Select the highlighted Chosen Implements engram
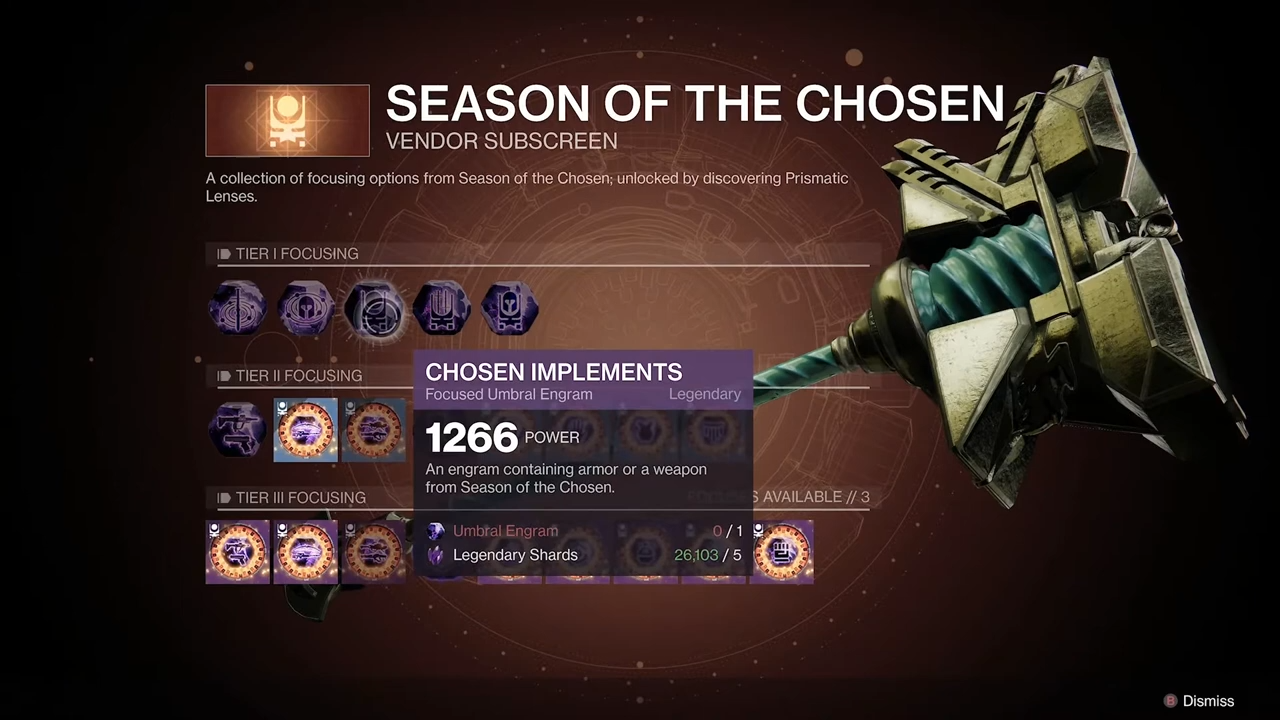This screenshot has width=1280, height=720. (374, 308)
